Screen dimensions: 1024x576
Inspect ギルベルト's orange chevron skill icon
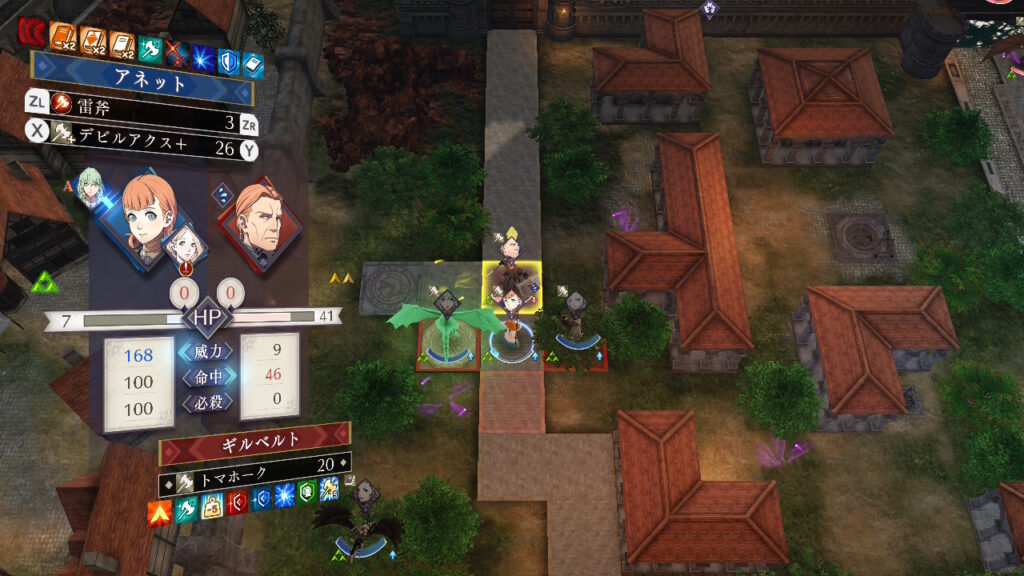pos(158,514)
